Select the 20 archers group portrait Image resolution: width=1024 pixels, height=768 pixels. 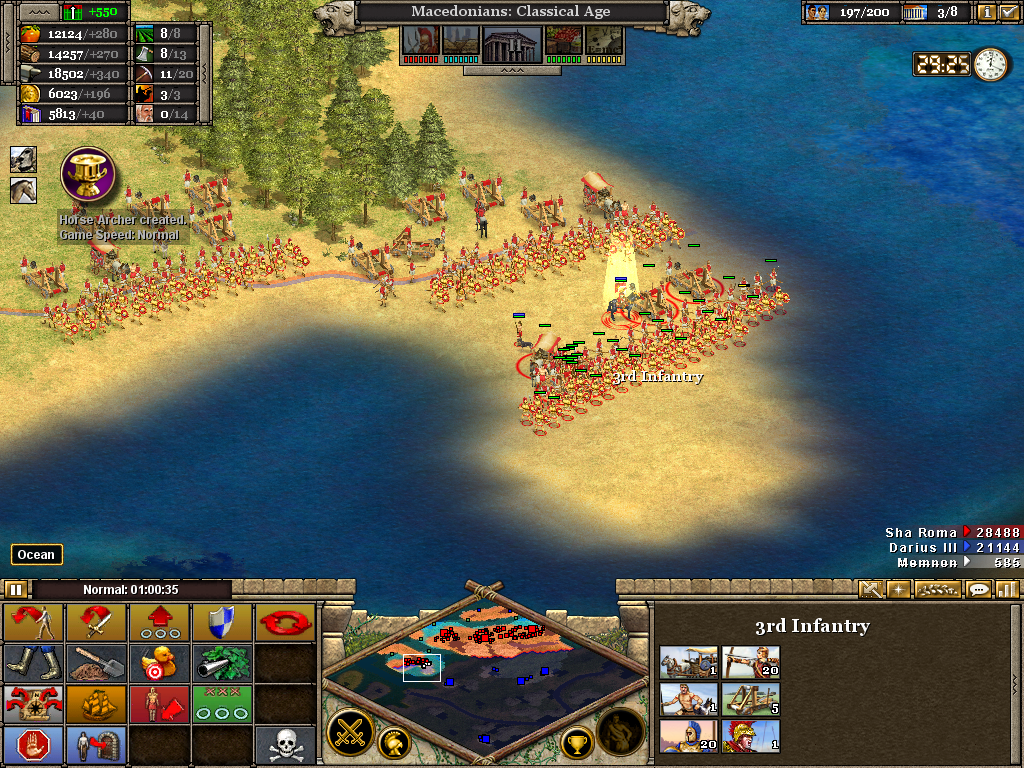[751, 662]
